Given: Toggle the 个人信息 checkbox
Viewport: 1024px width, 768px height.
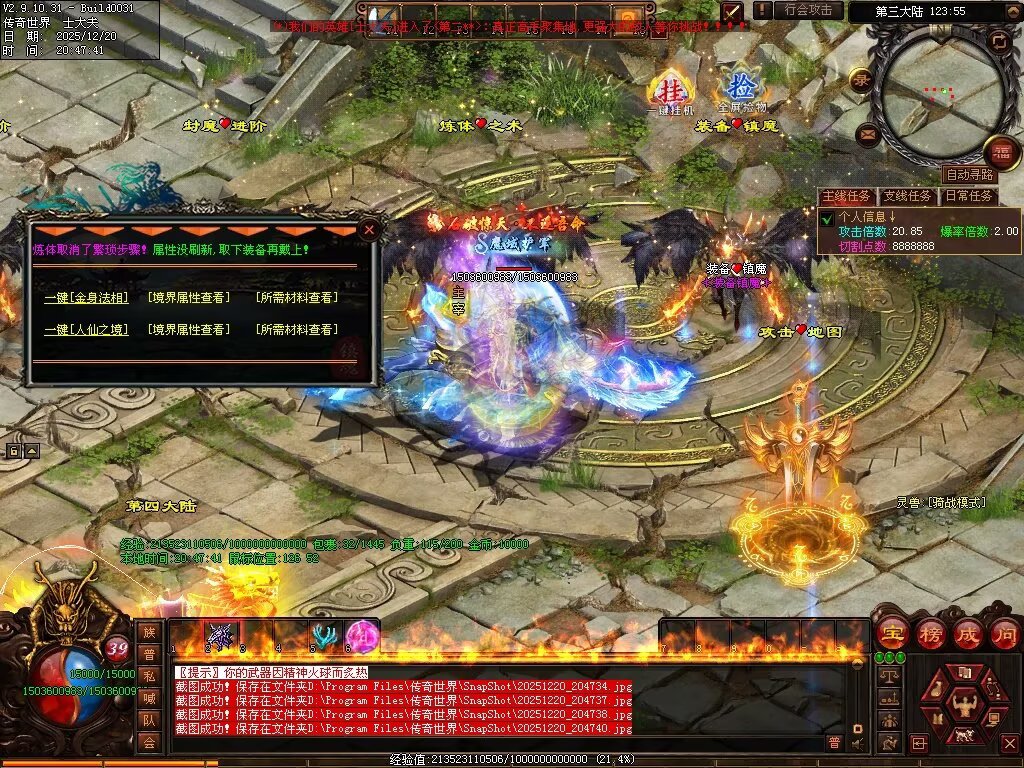Looking at the screenshot, I should point(827,217).
